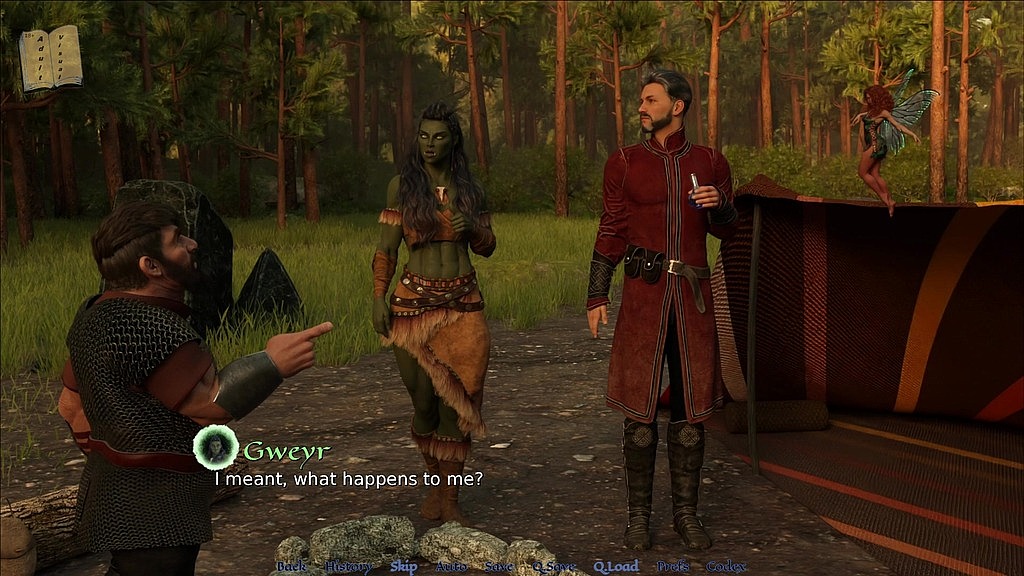This screenshot has width=1024, height=576.
Task: Open the Save game screen
Action: [x=498, y=566]
